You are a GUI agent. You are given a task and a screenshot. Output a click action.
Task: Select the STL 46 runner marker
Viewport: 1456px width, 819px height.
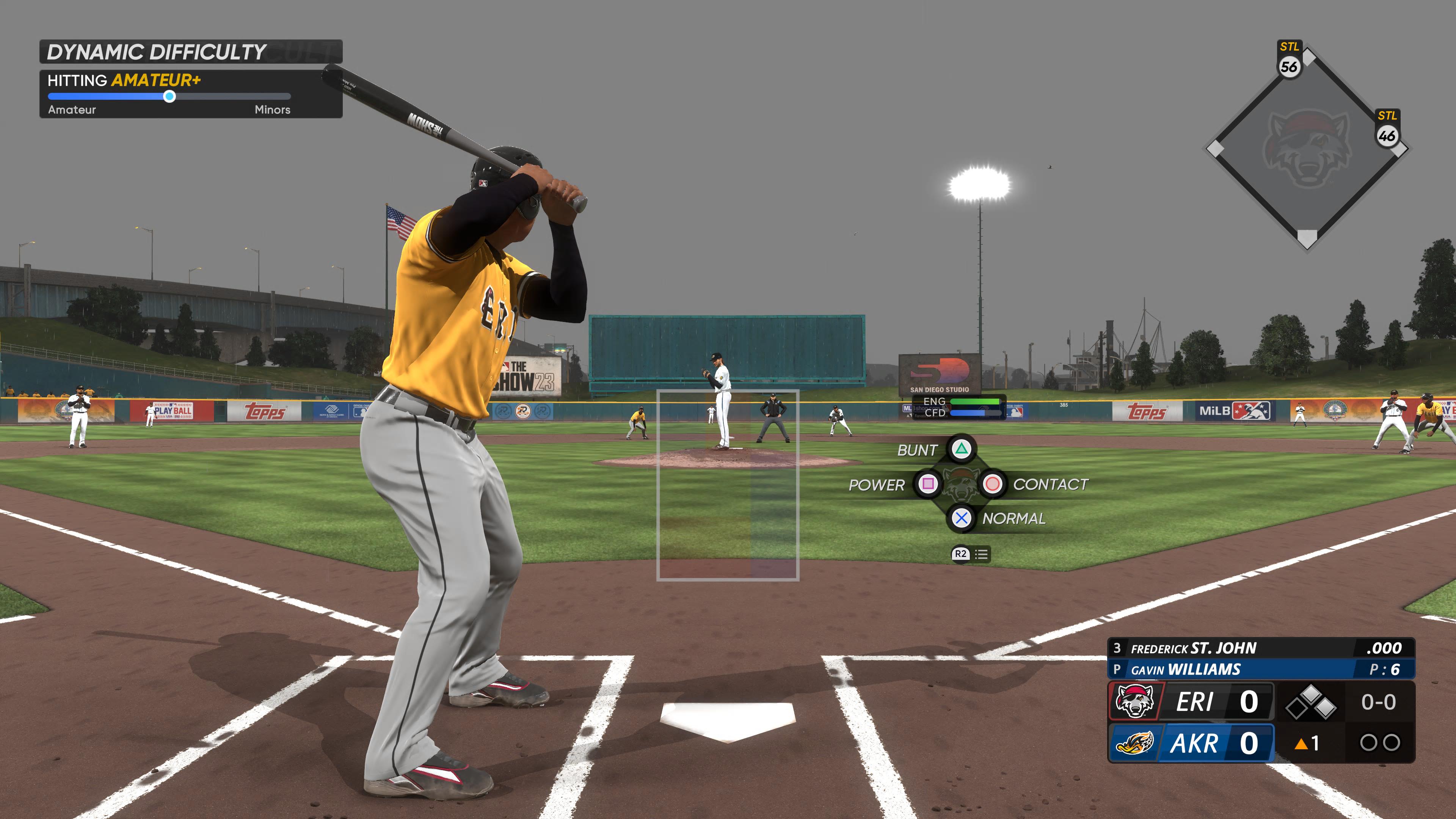(1387, 136)
